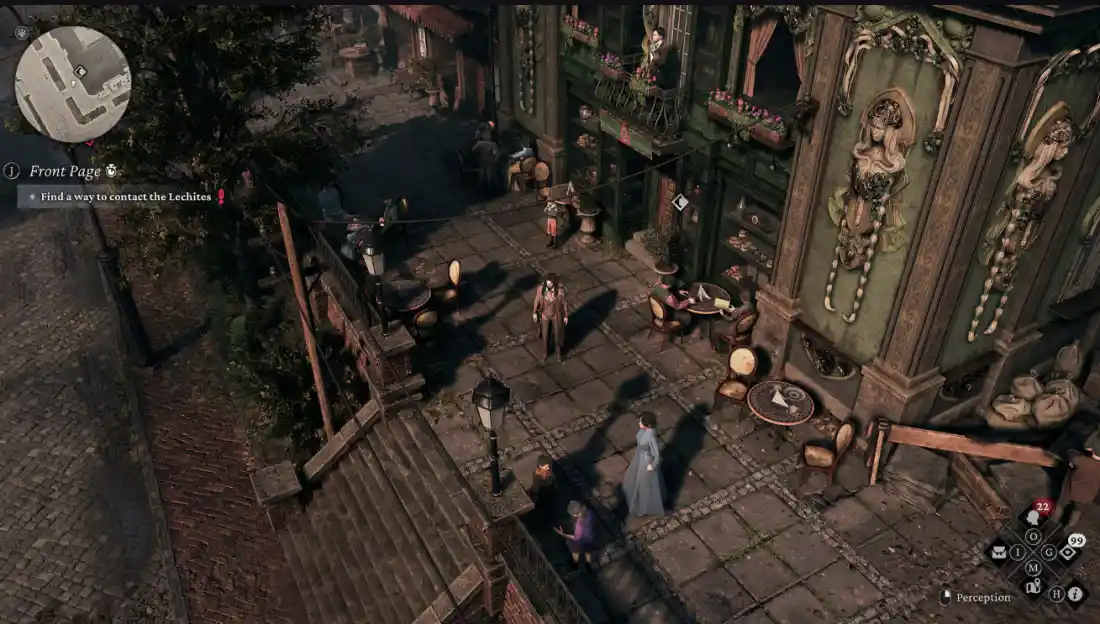Click the small icon above the minimap
The width and height of the screenshot is (1100, 624).
coord(22,32)
